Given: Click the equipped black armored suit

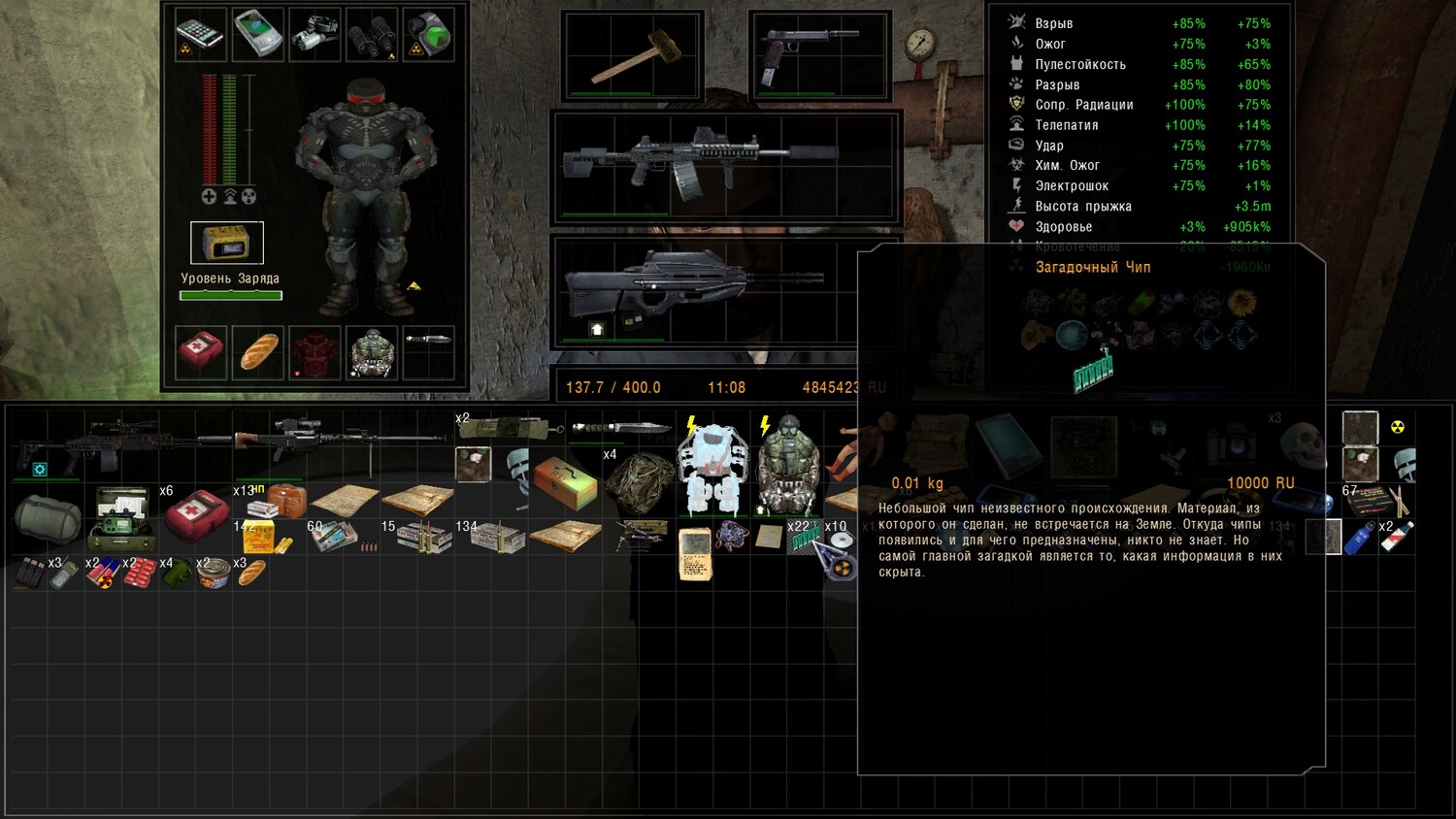Looking at the screenshot, I should [x=365, y=194].
